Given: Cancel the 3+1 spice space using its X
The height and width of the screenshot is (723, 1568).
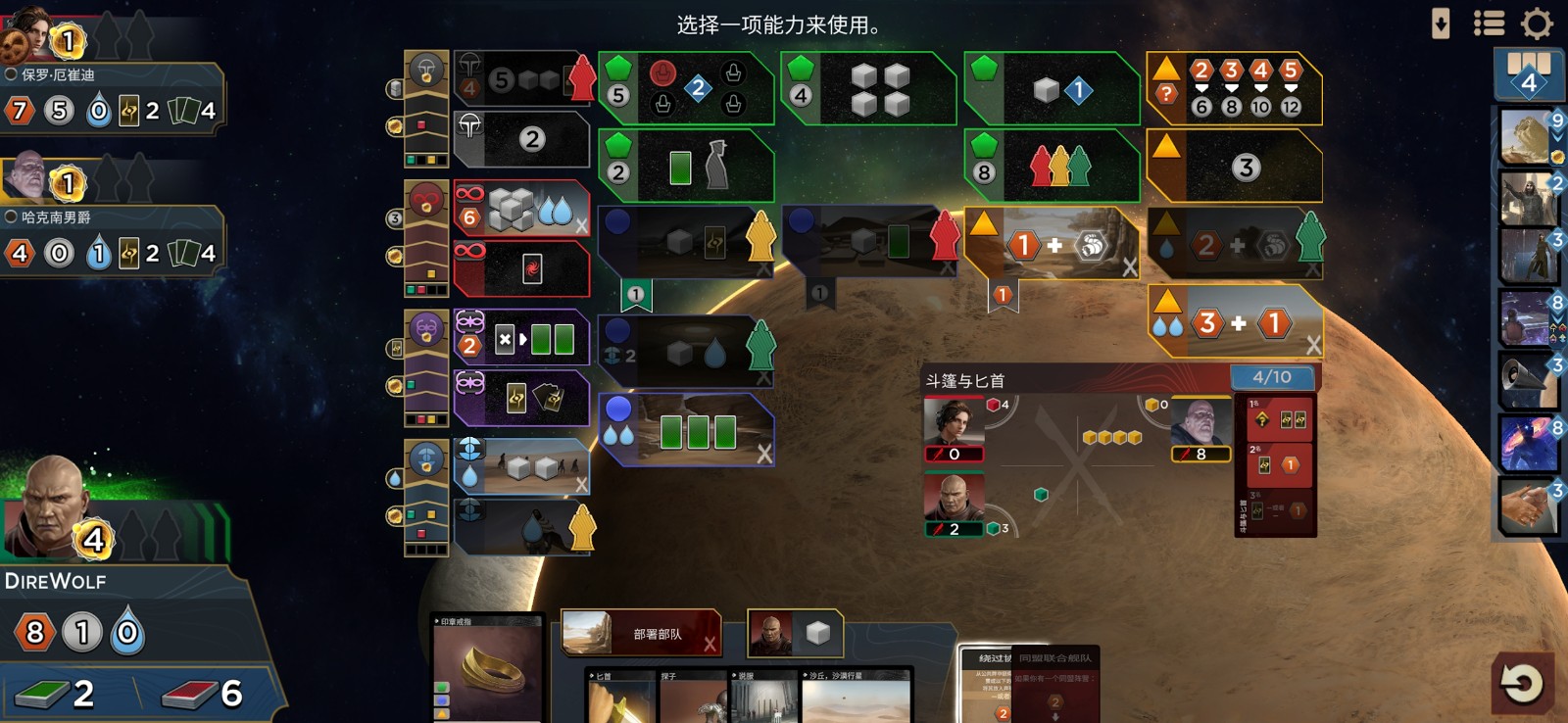Looking at the screenshot, I should click(x=1313, y=344).
